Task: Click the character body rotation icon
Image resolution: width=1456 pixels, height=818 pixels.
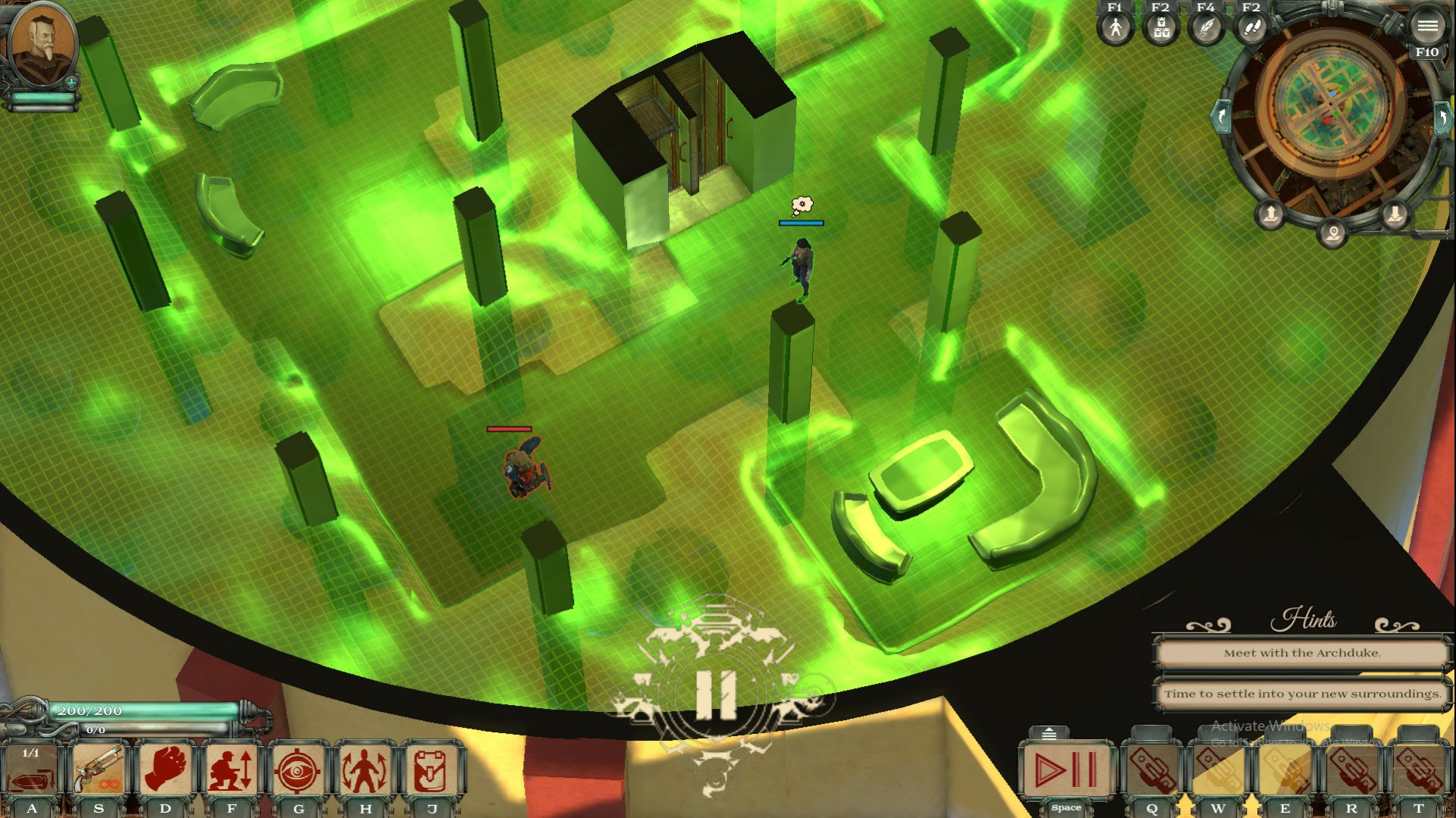Action: pyautogui.click(x=366, y=768)
